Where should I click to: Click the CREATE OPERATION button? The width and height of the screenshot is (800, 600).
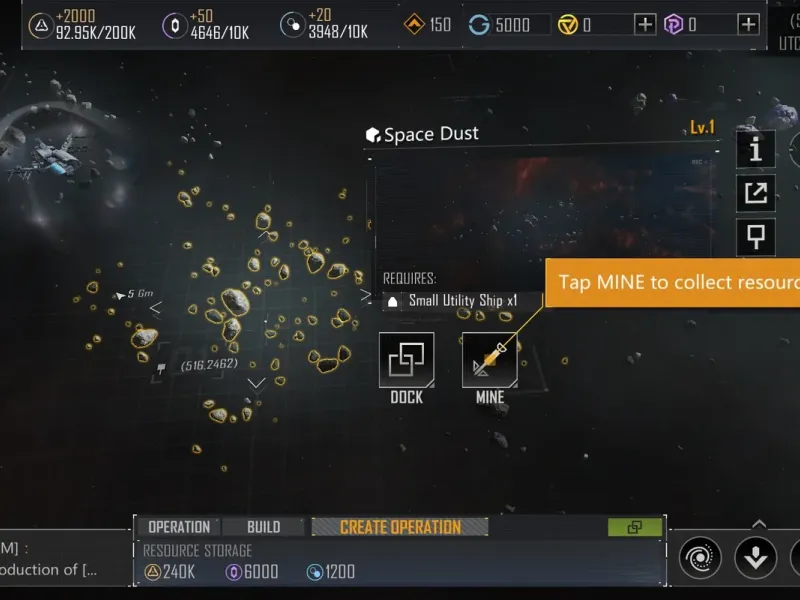tap(400, 527)
